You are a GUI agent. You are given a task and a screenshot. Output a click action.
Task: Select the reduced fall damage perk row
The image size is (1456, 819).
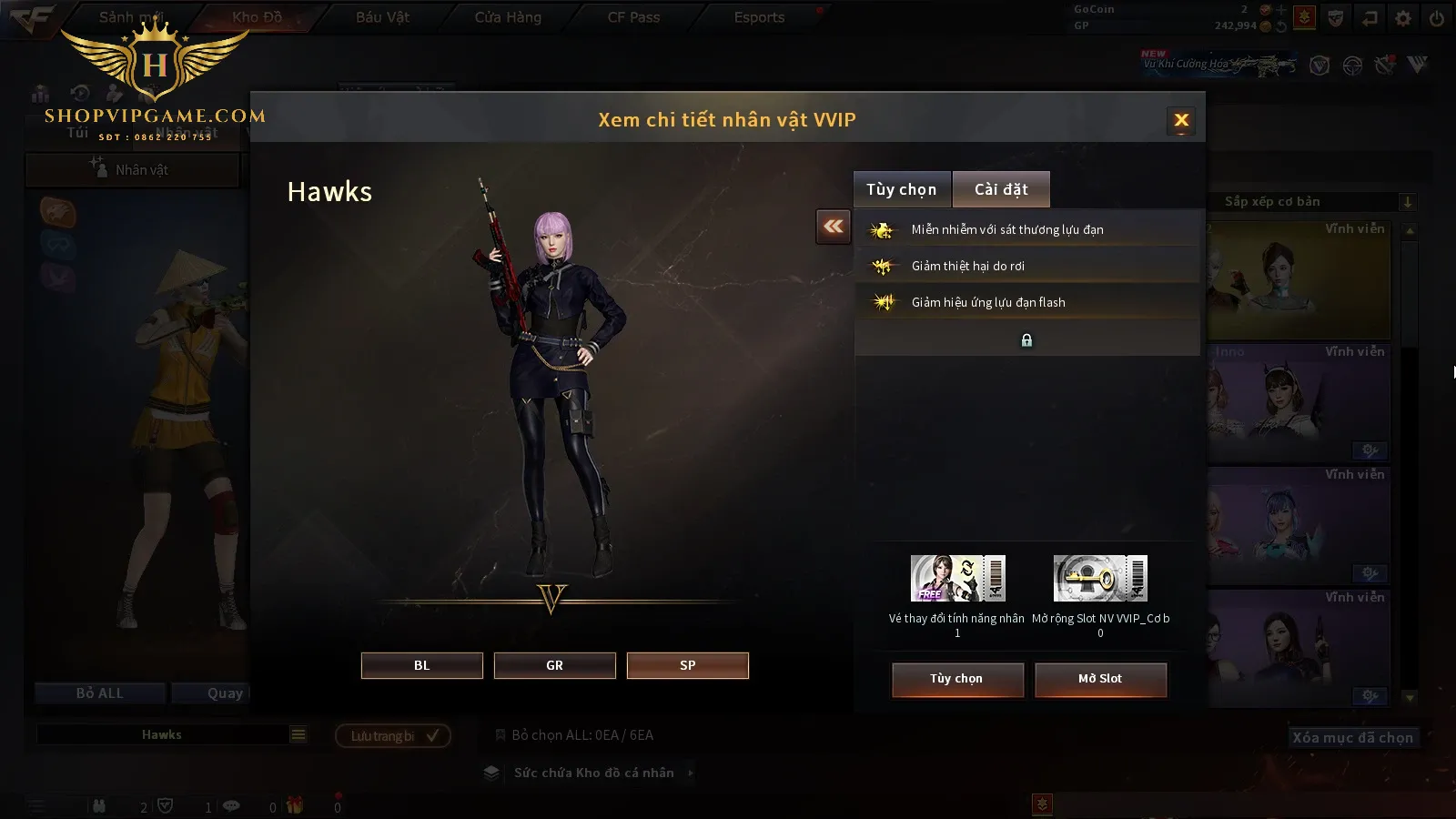pos(1026,266)
